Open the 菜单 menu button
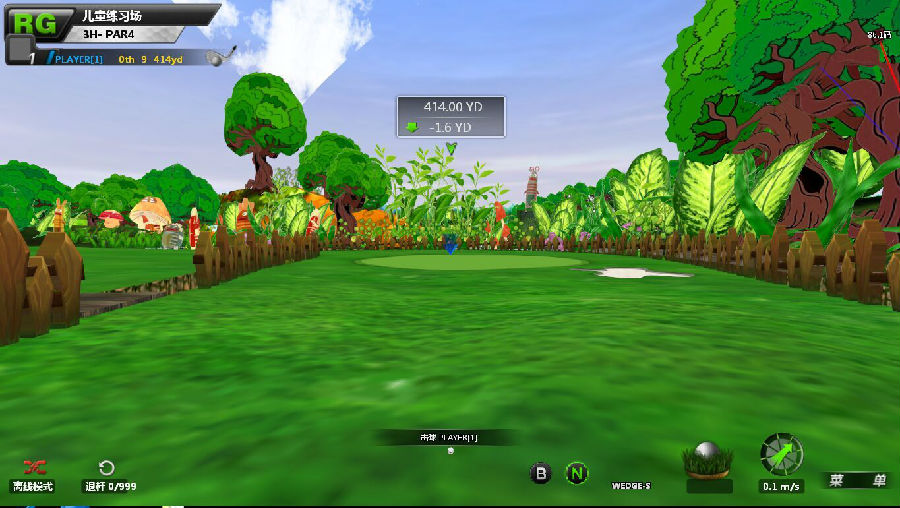Image resolution: width=900 pixels, height=508 pixels. click(857, 480)
